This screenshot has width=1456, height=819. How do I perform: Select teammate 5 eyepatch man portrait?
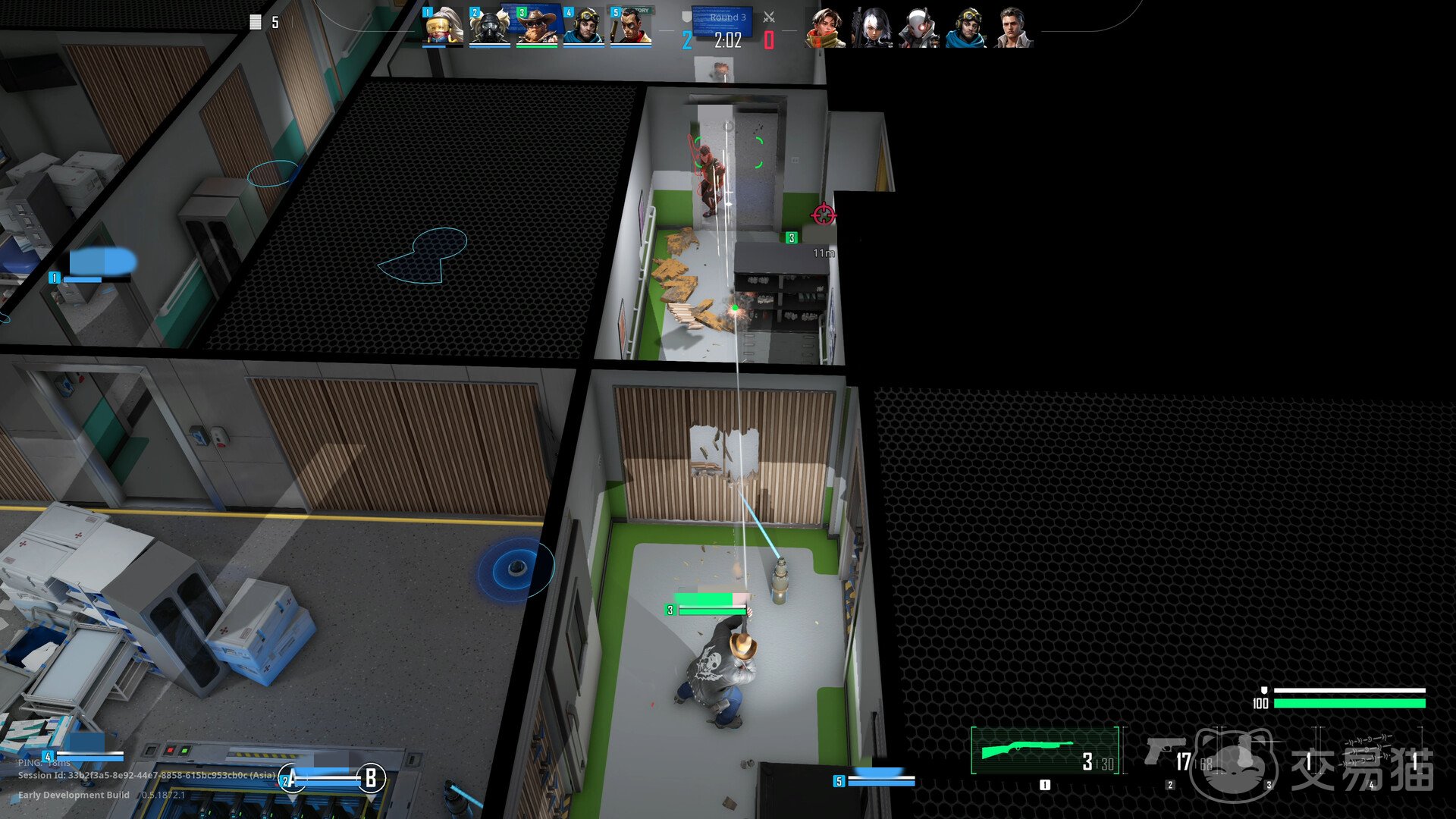631,27
